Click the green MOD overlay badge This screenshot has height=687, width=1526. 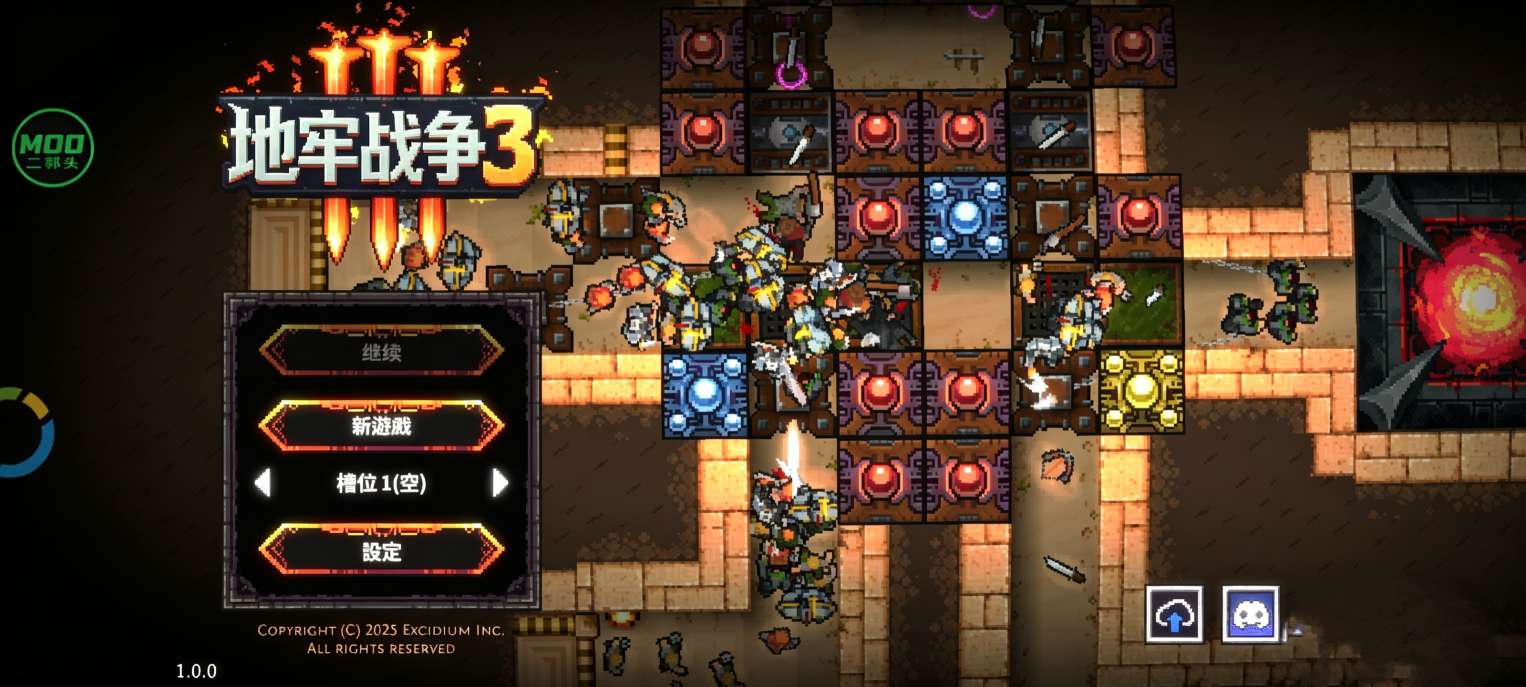coord(53,148)
